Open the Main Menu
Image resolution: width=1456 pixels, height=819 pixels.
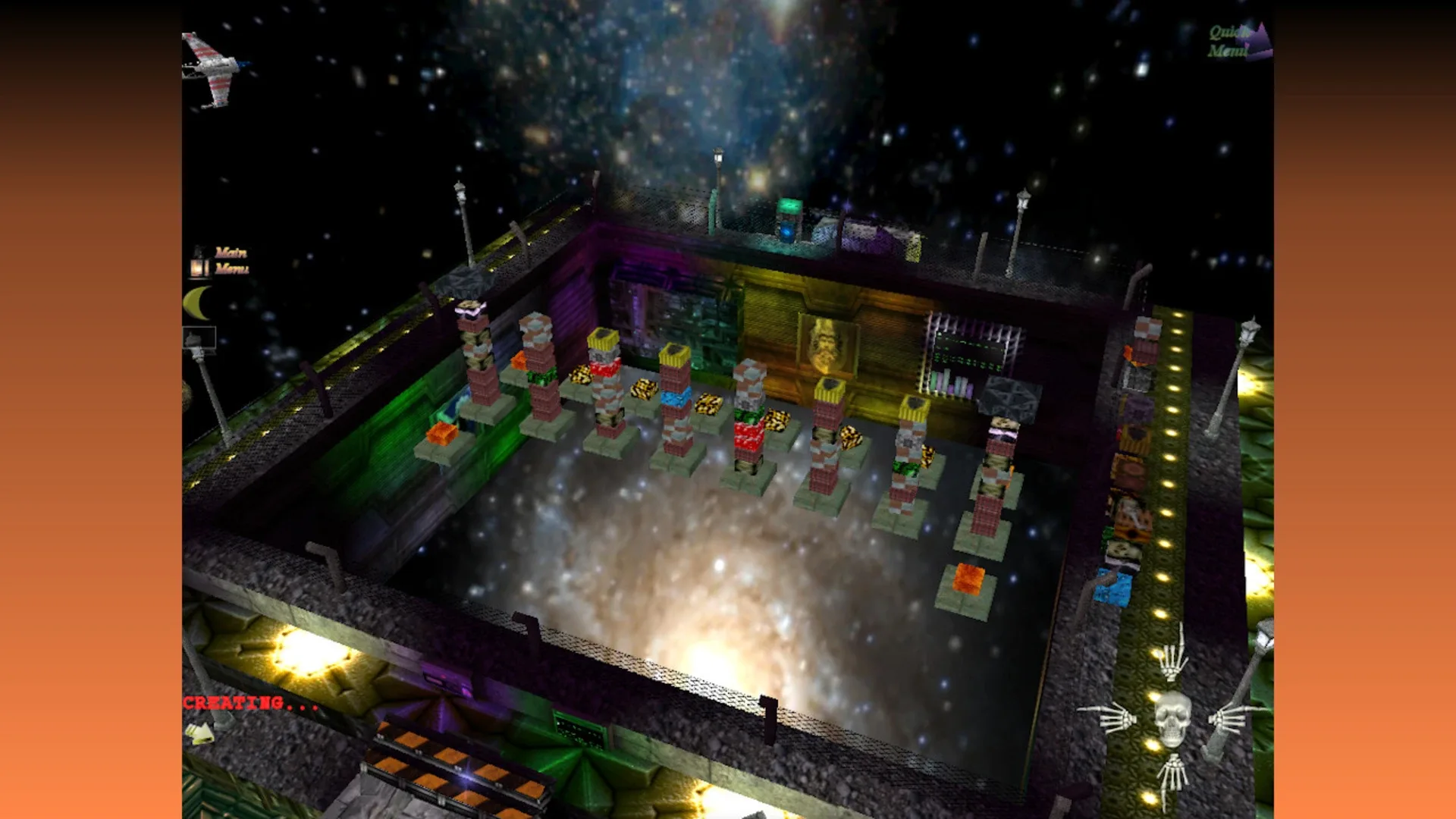(231, 262)
